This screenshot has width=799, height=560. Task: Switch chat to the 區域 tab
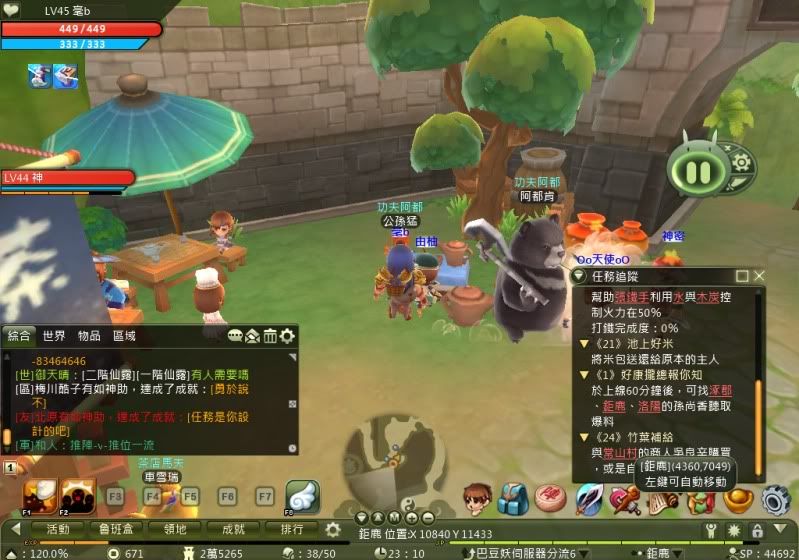click(x=124, y=336)
